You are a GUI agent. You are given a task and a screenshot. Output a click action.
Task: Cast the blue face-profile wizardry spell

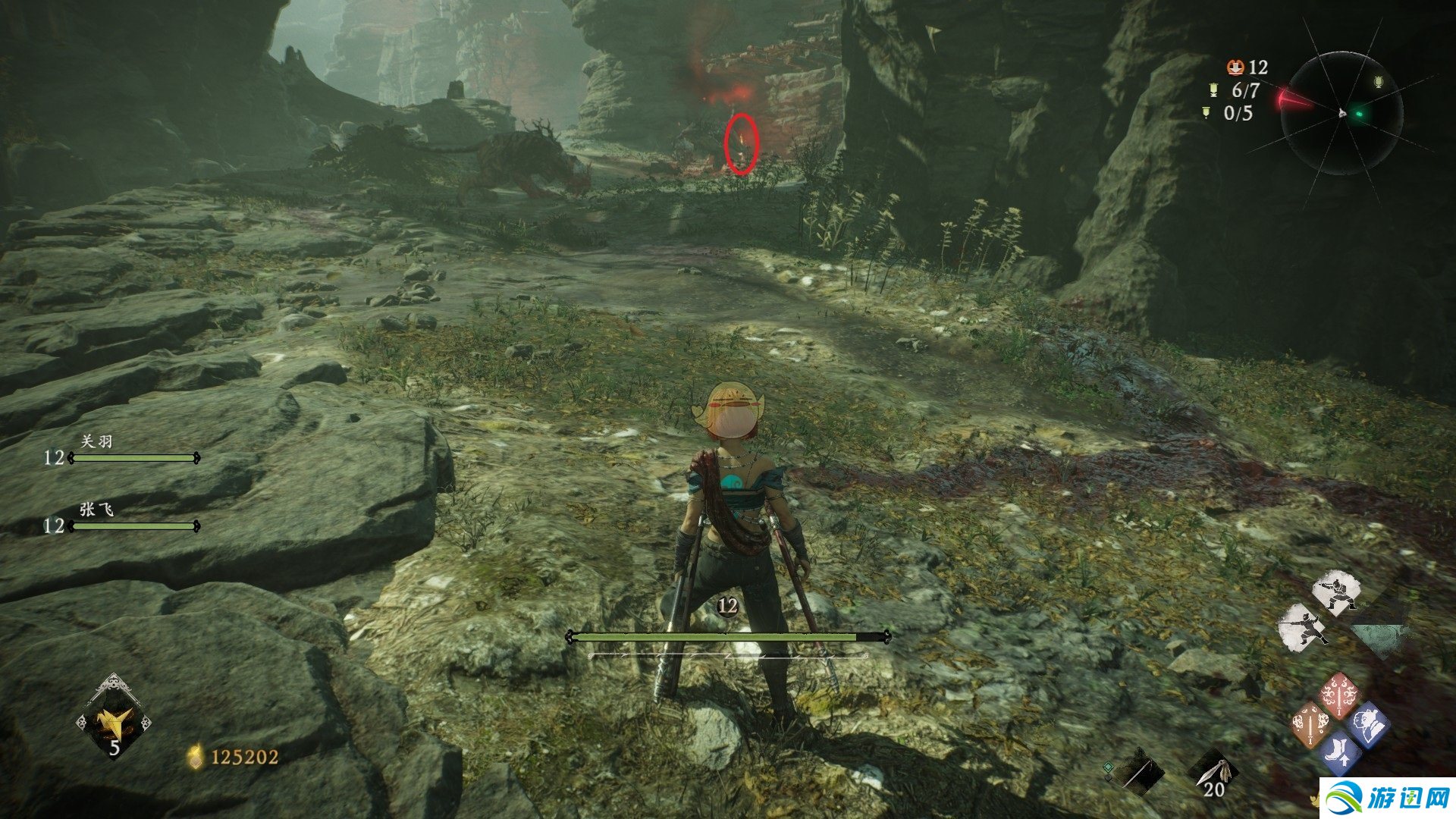[x=1368, y=724]
